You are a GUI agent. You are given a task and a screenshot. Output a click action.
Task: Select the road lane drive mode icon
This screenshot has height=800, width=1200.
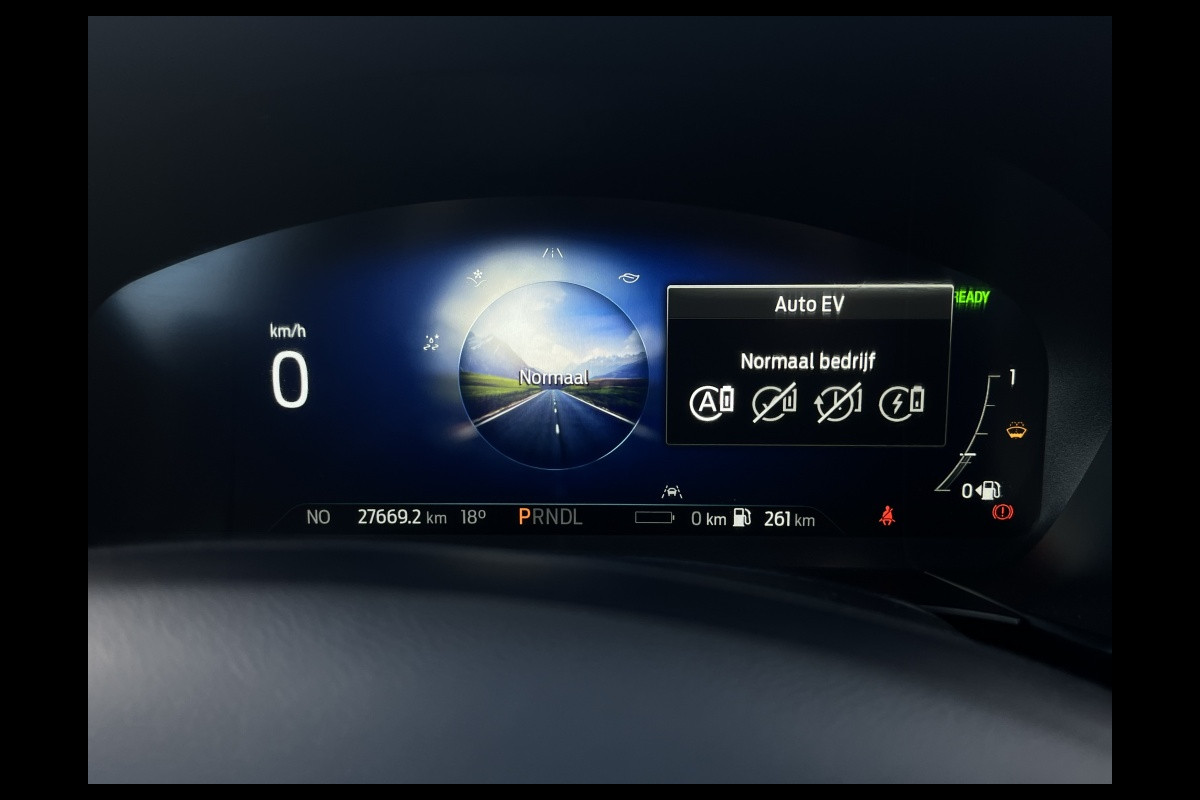553,253
